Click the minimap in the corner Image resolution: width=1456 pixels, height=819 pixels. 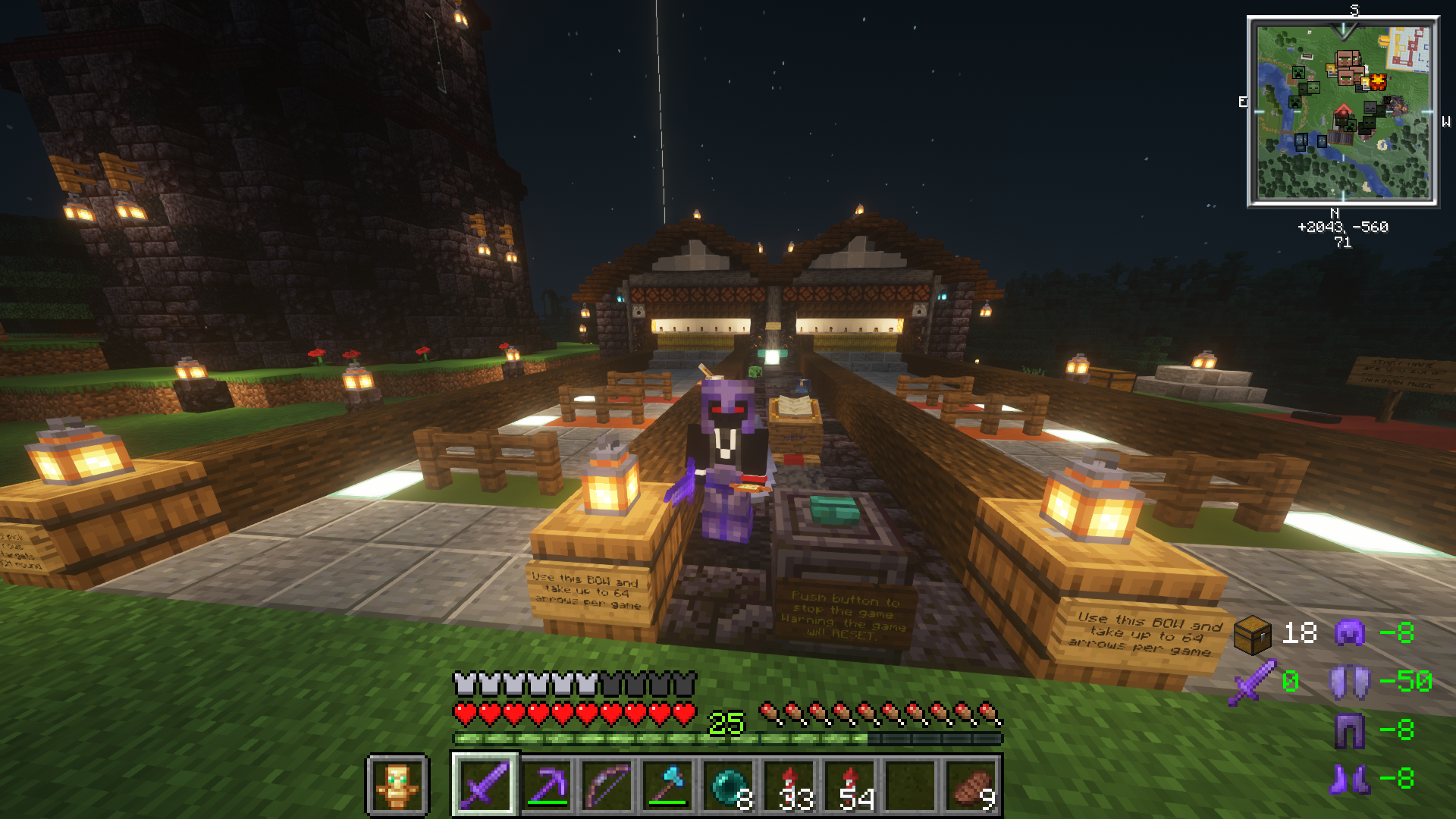tap(1343, 111)
